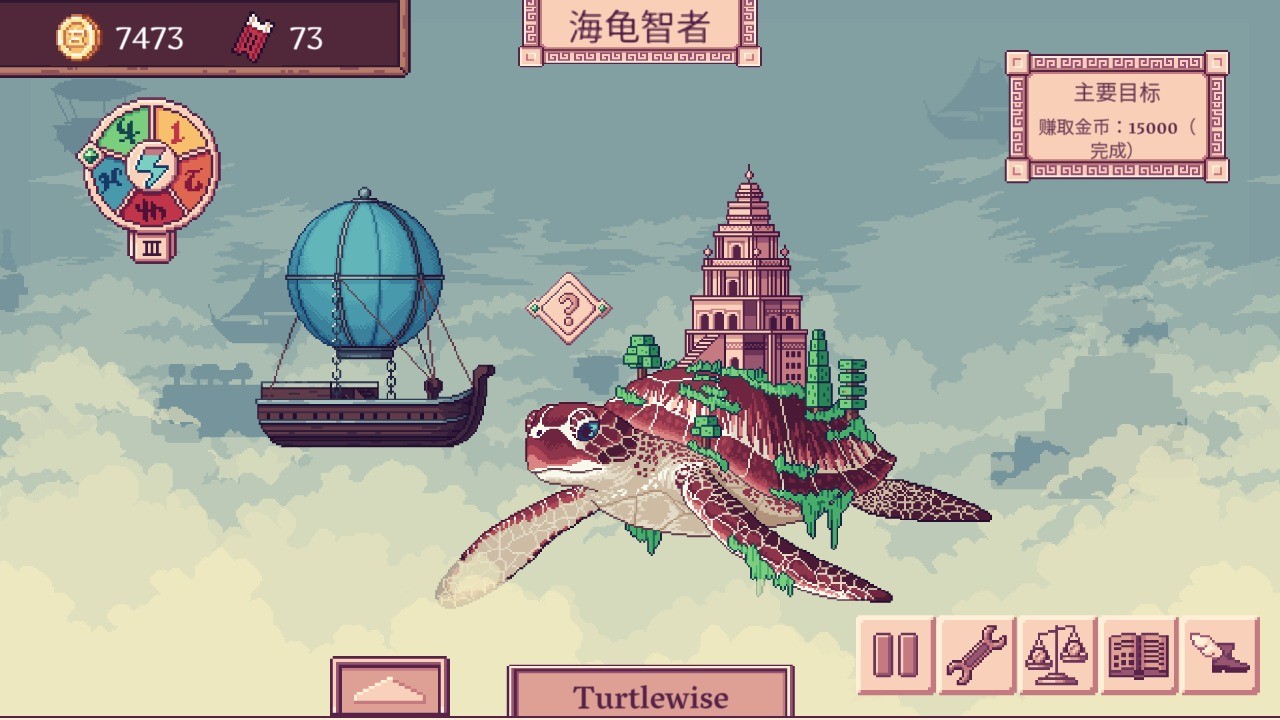Image resolution: width=1280 pixels, height=720 pixels.
Task: Select the green segment of the wheel
Action: (x=125, y=131)
